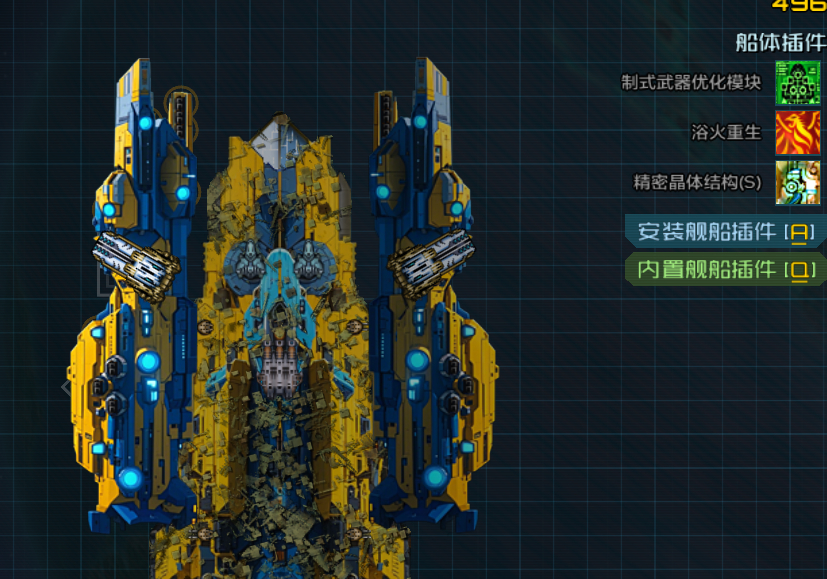Click the 安装舰船插件 button
The height and width of the screenshot is (579, 827).
pos(725,232)
